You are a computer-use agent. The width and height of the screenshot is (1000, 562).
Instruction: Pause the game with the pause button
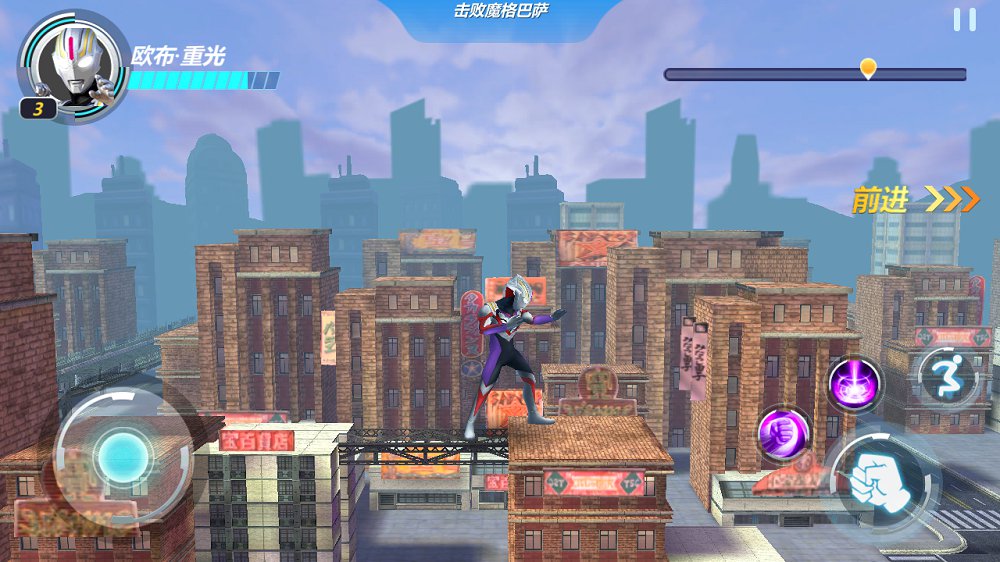coord(964,20)
